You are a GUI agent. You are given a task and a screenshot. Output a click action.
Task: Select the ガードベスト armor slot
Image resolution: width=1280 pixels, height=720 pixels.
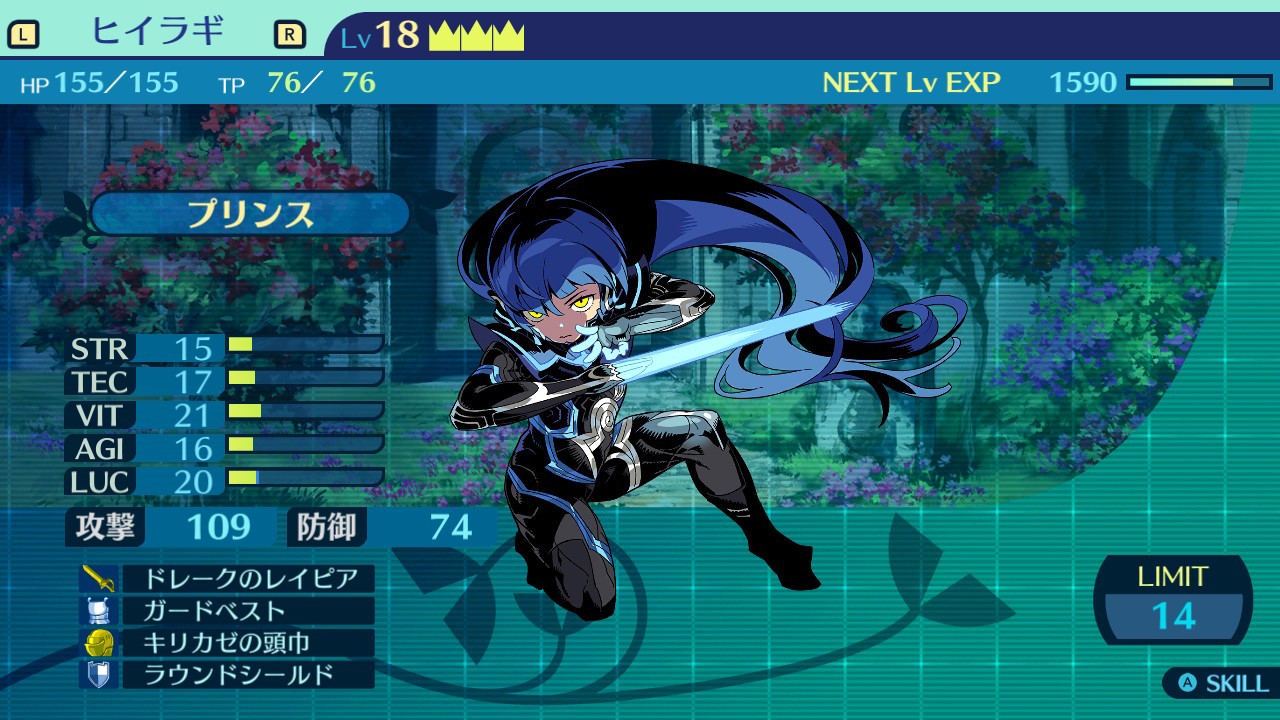tap(247, 610)
